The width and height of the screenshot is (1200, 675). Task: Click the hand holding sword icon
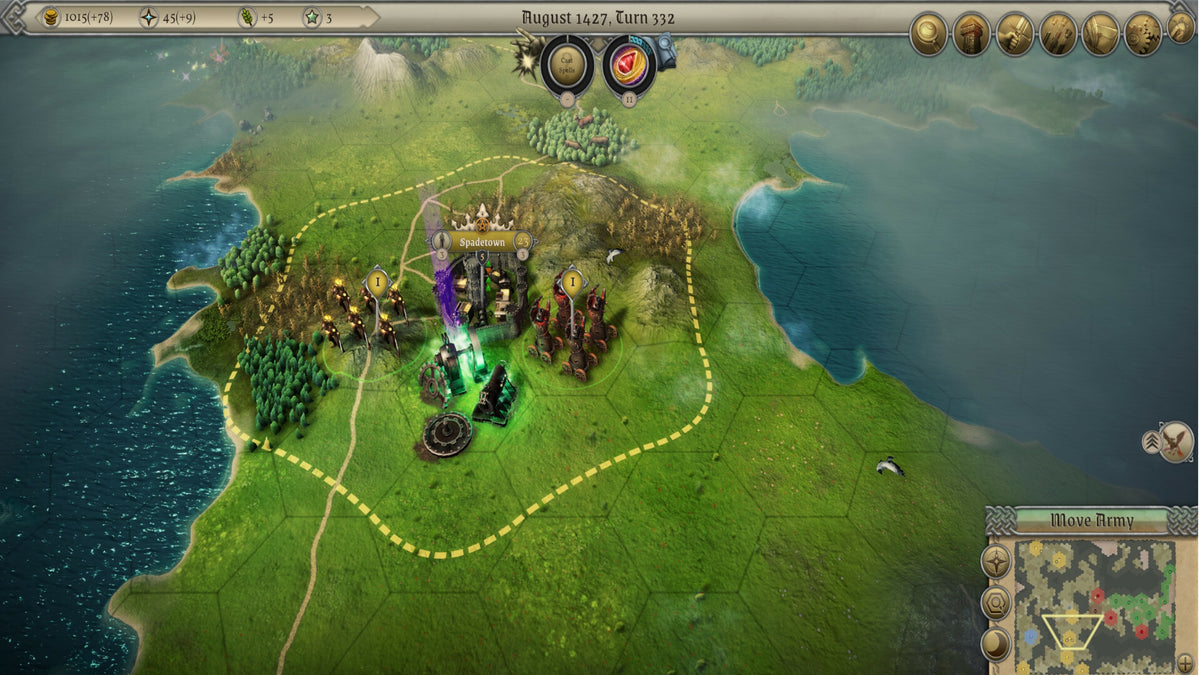click(x=1014, y=34)
